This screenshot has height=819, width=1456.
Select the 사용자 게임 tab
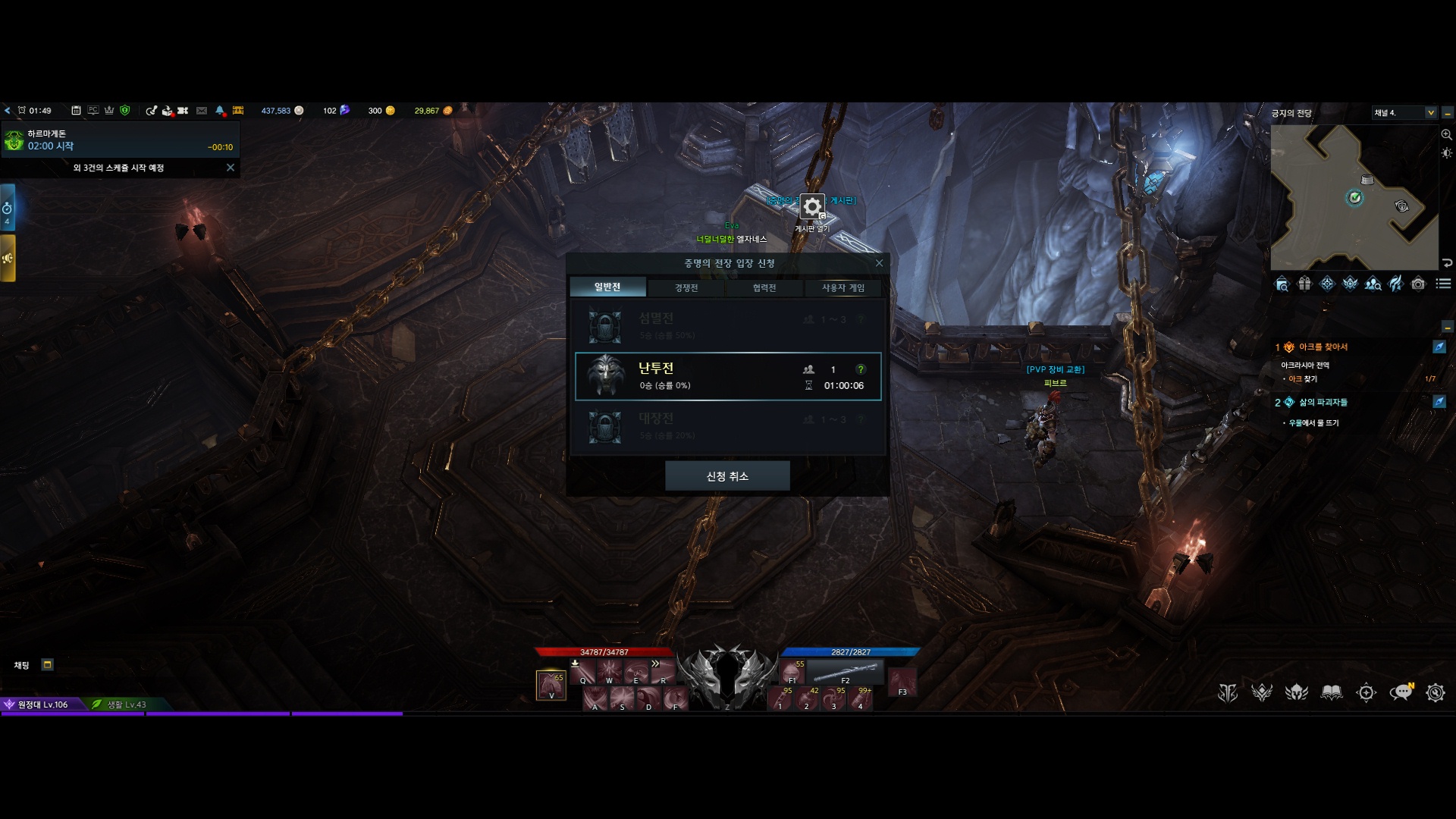pos(843,288)
